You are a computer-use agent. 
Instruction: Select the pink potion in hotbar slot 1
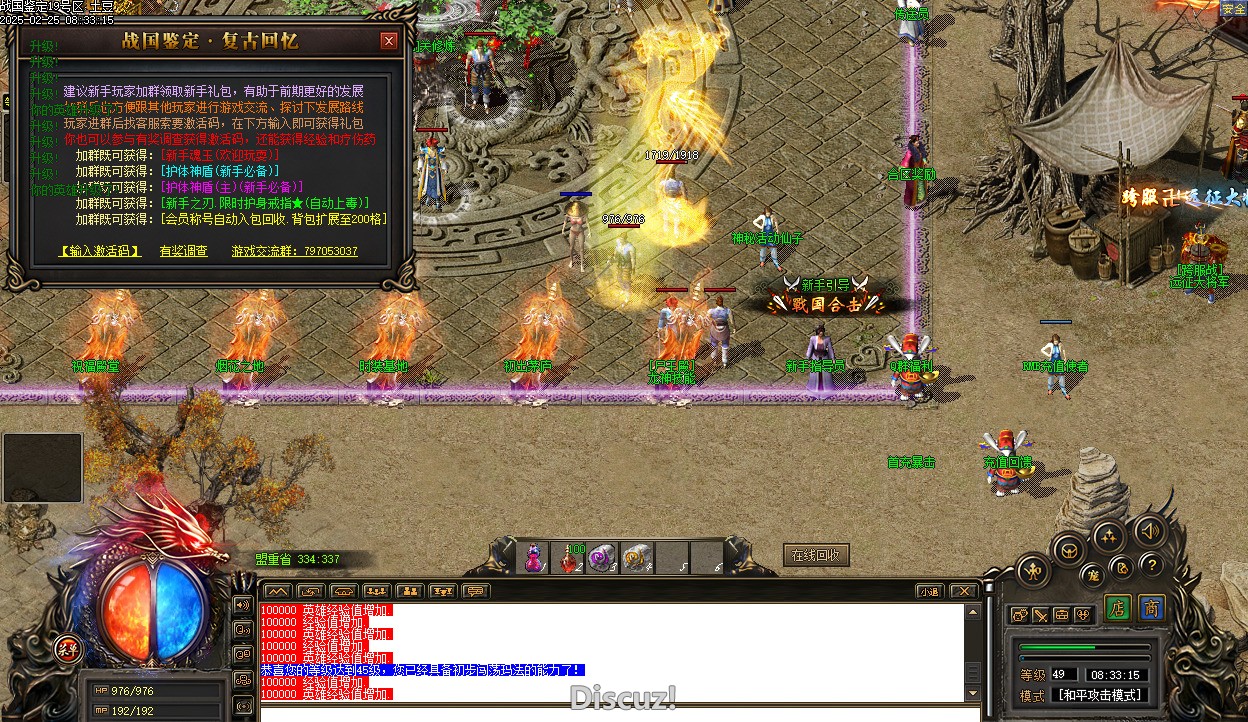[536, 558]
